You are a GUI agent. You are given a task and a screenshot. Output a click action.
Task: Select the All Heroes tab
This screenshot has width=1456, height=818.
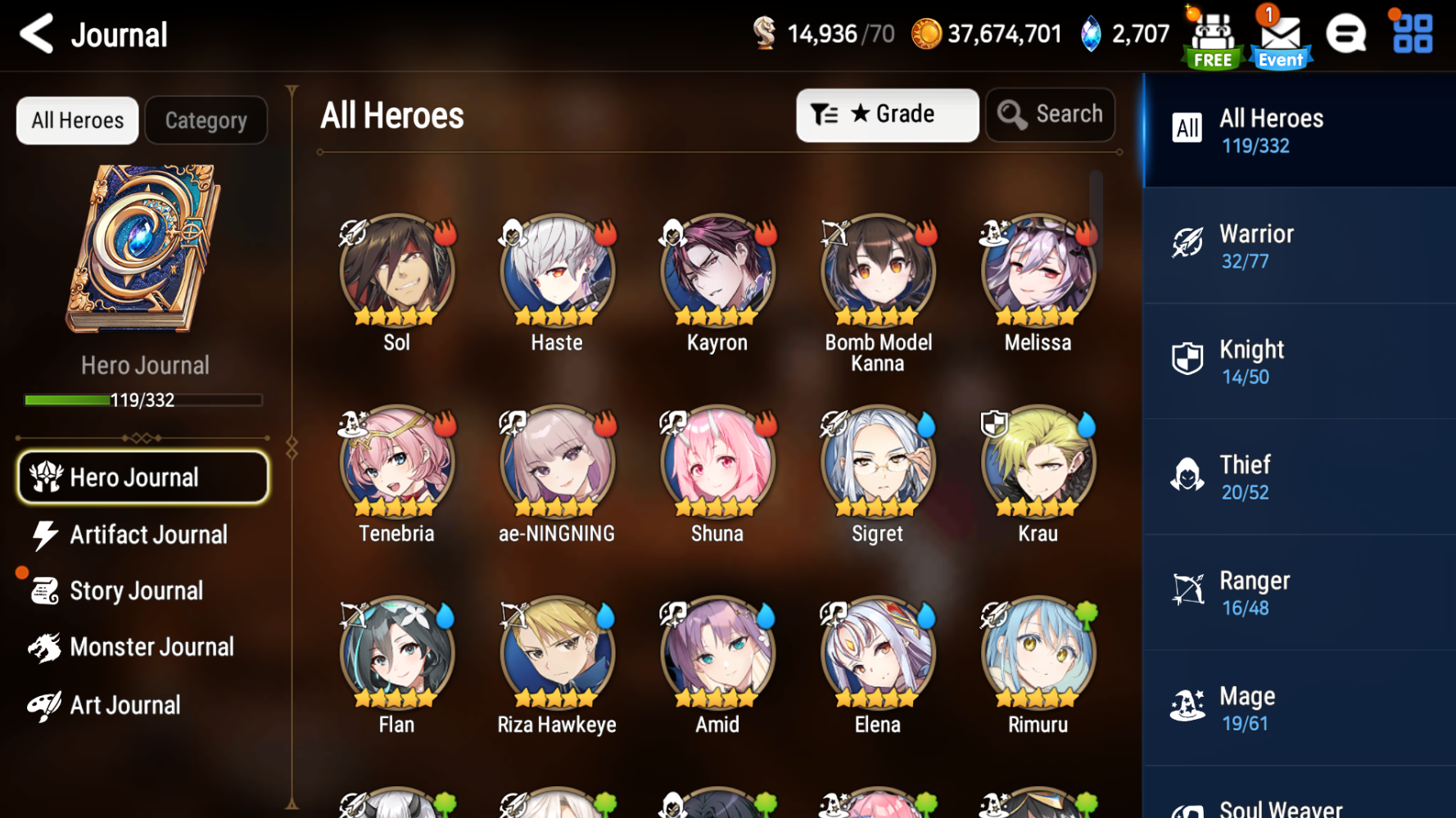tap(76, 120)
